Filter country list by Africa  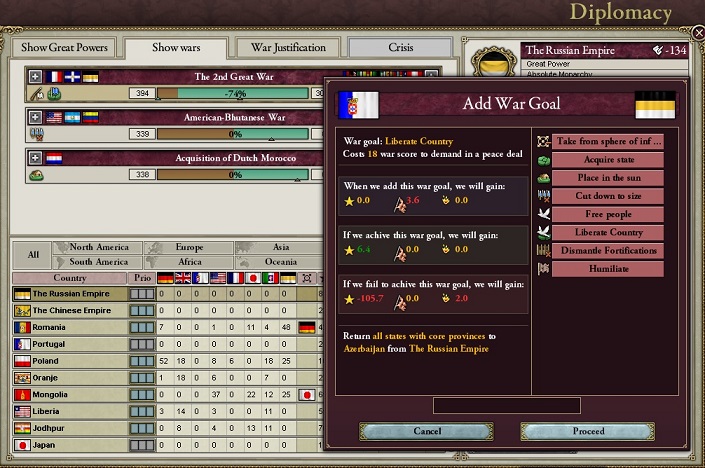point(189,262)
